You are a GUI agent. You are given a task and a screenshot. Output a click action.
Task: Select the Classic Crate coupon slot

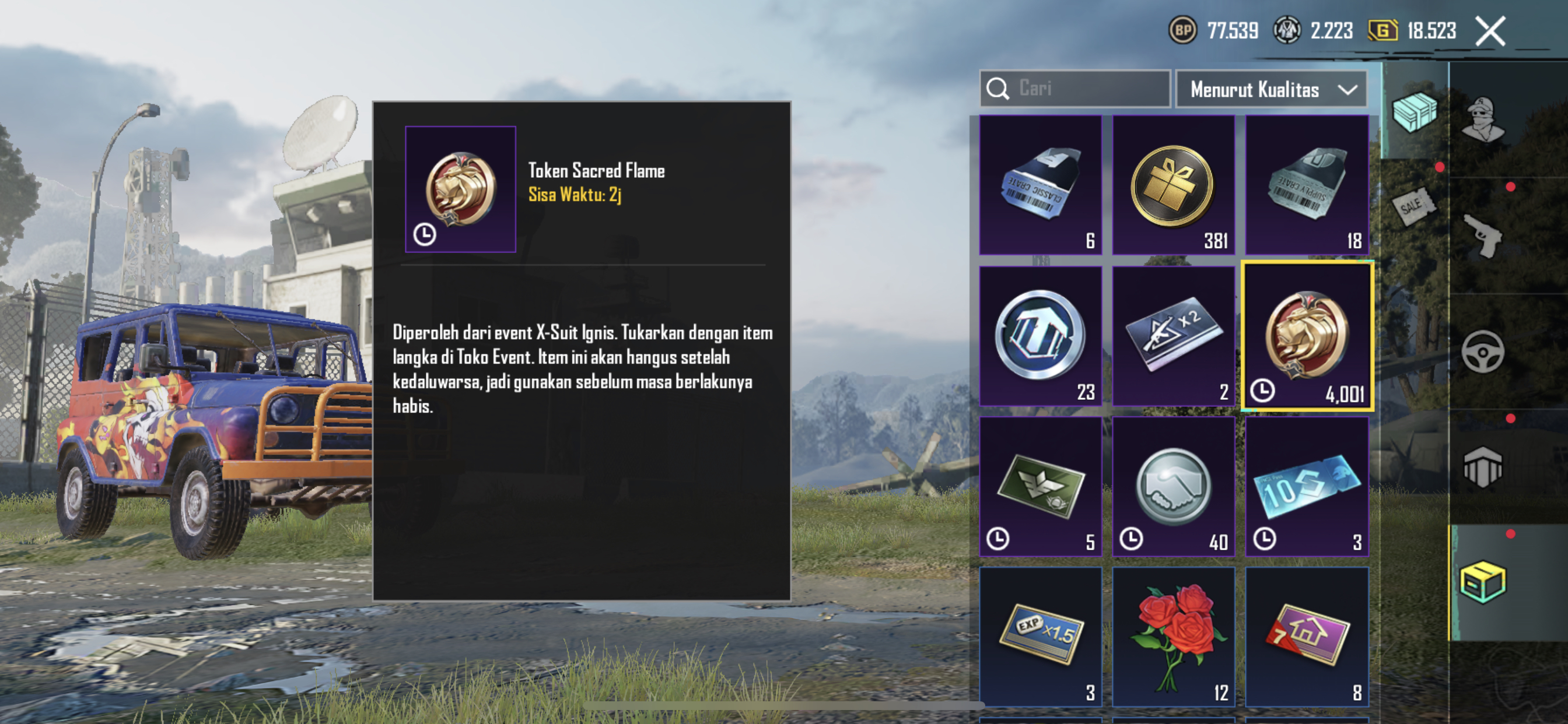(x=1040, y=184)
